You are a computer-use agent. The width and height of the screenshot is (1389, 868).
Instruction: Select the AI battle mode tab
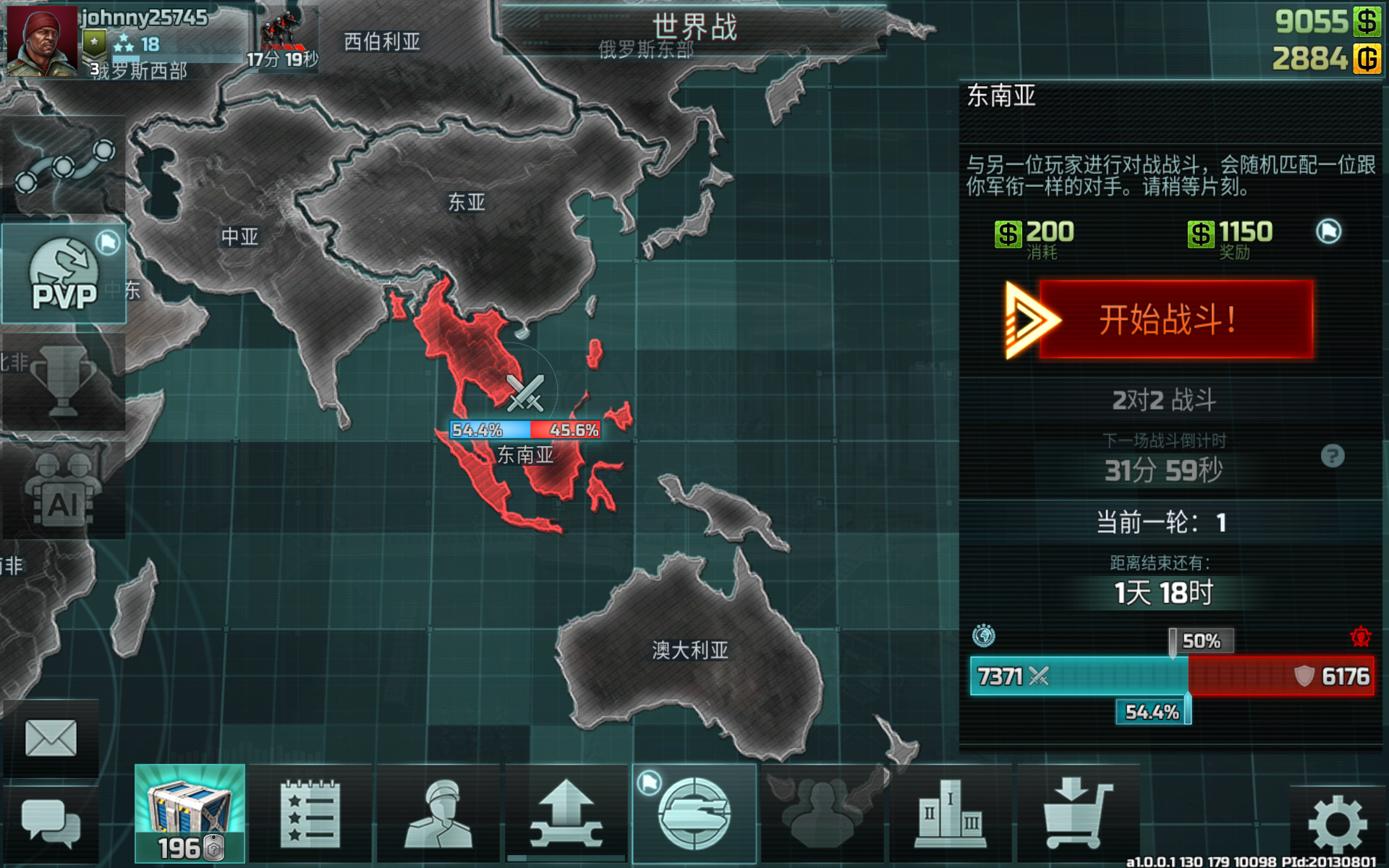click(x=64, y=492)
